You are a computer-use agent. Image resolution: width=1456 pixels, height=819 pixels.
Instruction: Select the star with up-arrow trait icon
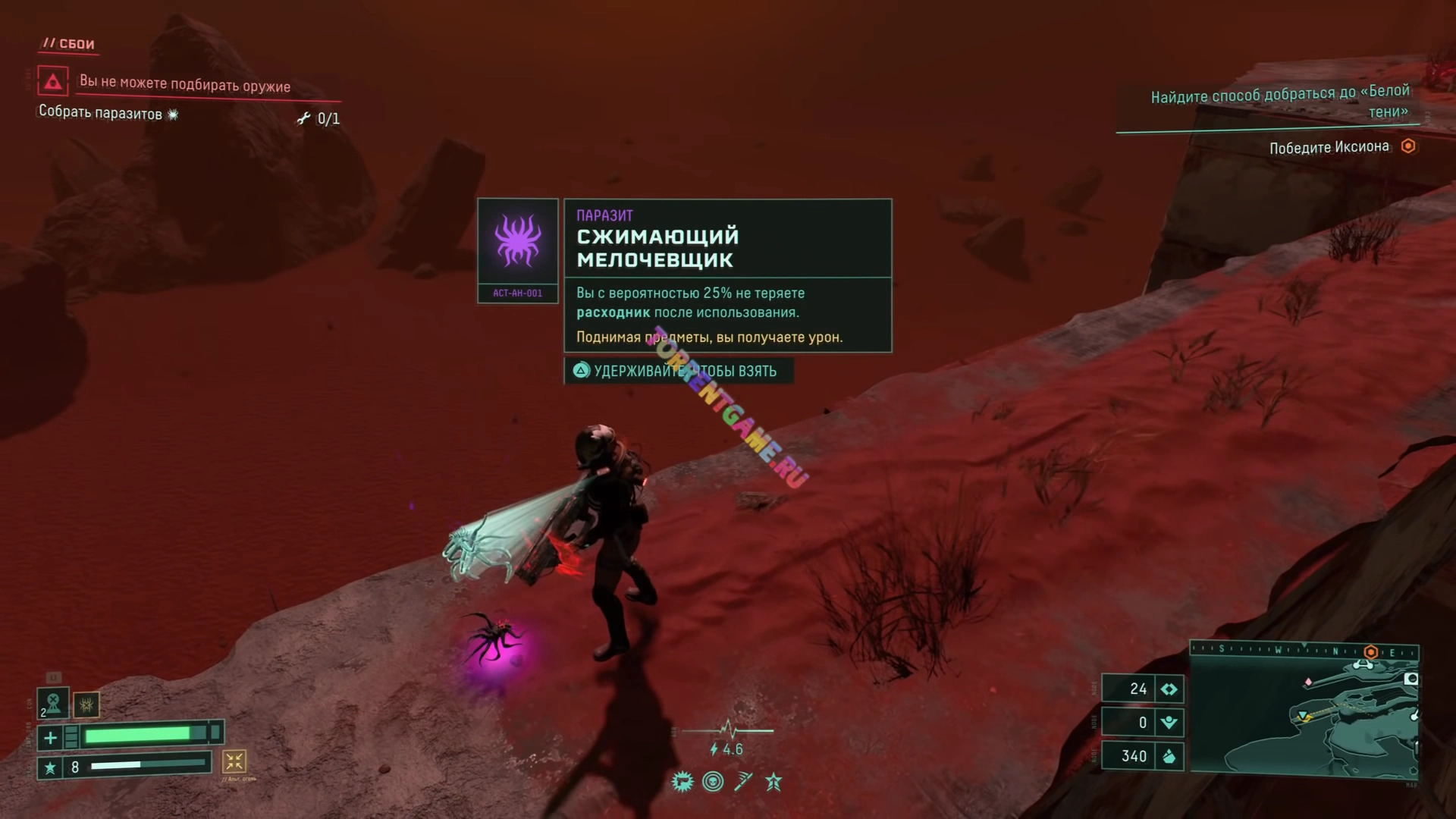[x=773, y=782]
